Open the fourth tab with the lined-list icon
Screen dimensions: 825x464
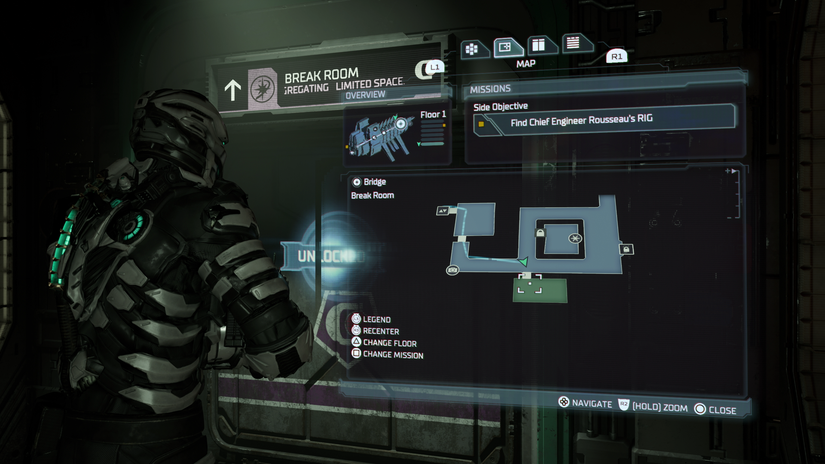point(573,44)
